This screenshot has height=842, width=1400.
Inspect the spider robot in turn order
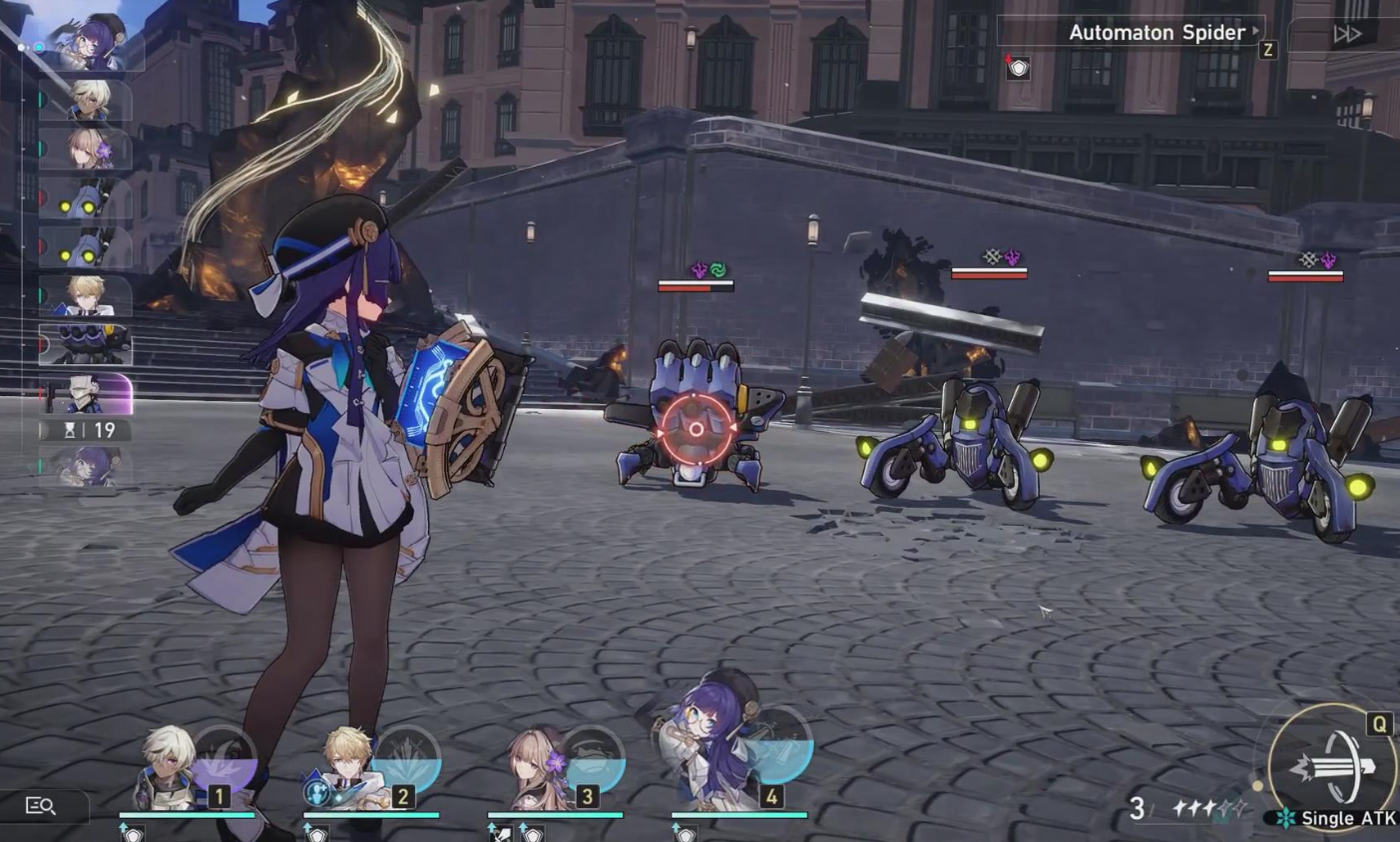click(x=88, y=344)
